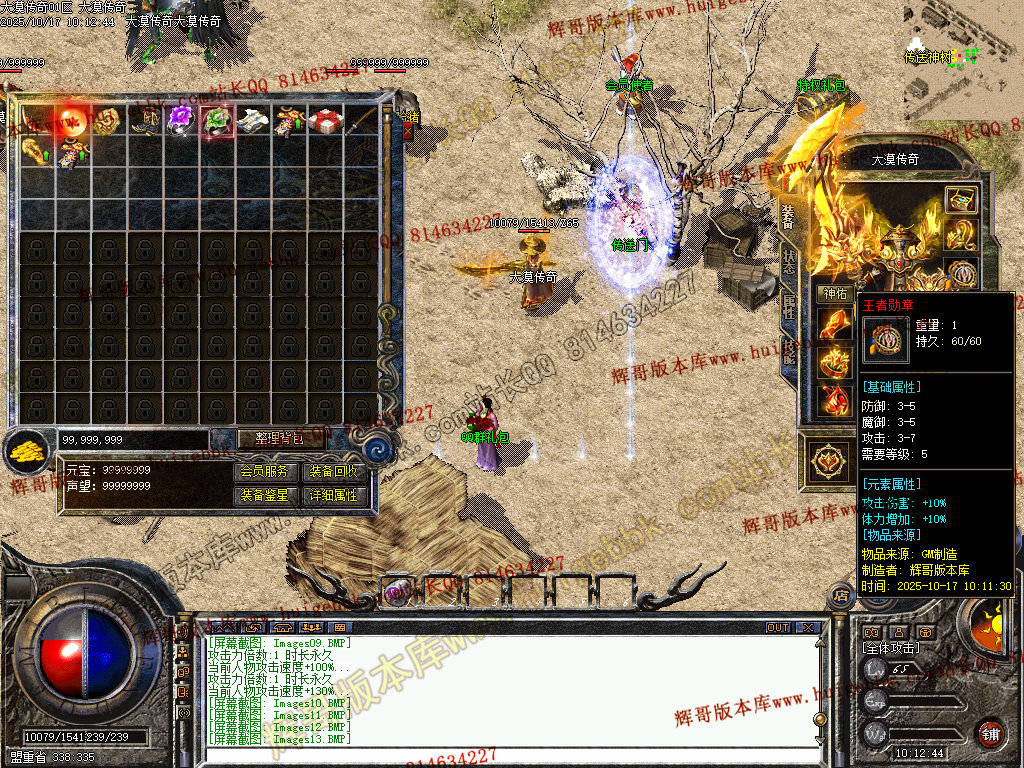Show 详细属性 detailed attributes
Viewport: 1024px width, 768px height.
coord(333,495)
